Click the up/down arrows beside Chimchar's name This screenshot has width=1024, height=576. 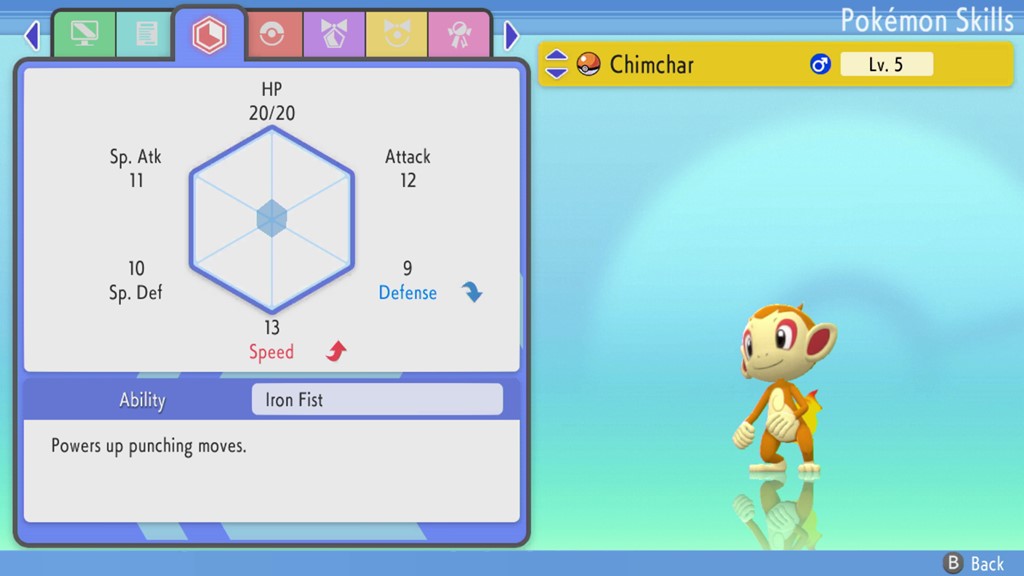[557, 65]
